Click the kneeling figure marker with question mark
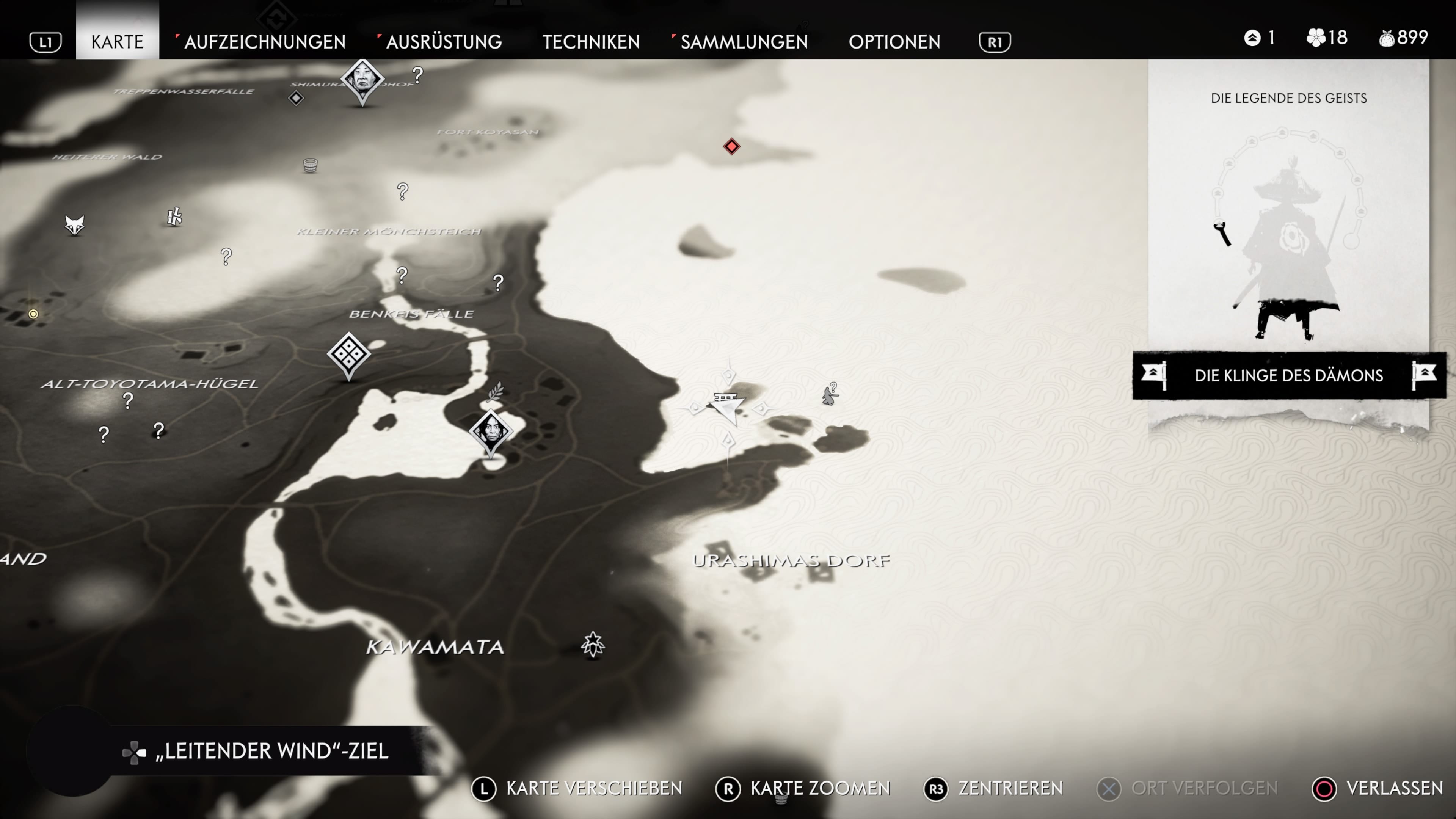This screenshot has height=819, width=1456. click(x=829, y=394)
